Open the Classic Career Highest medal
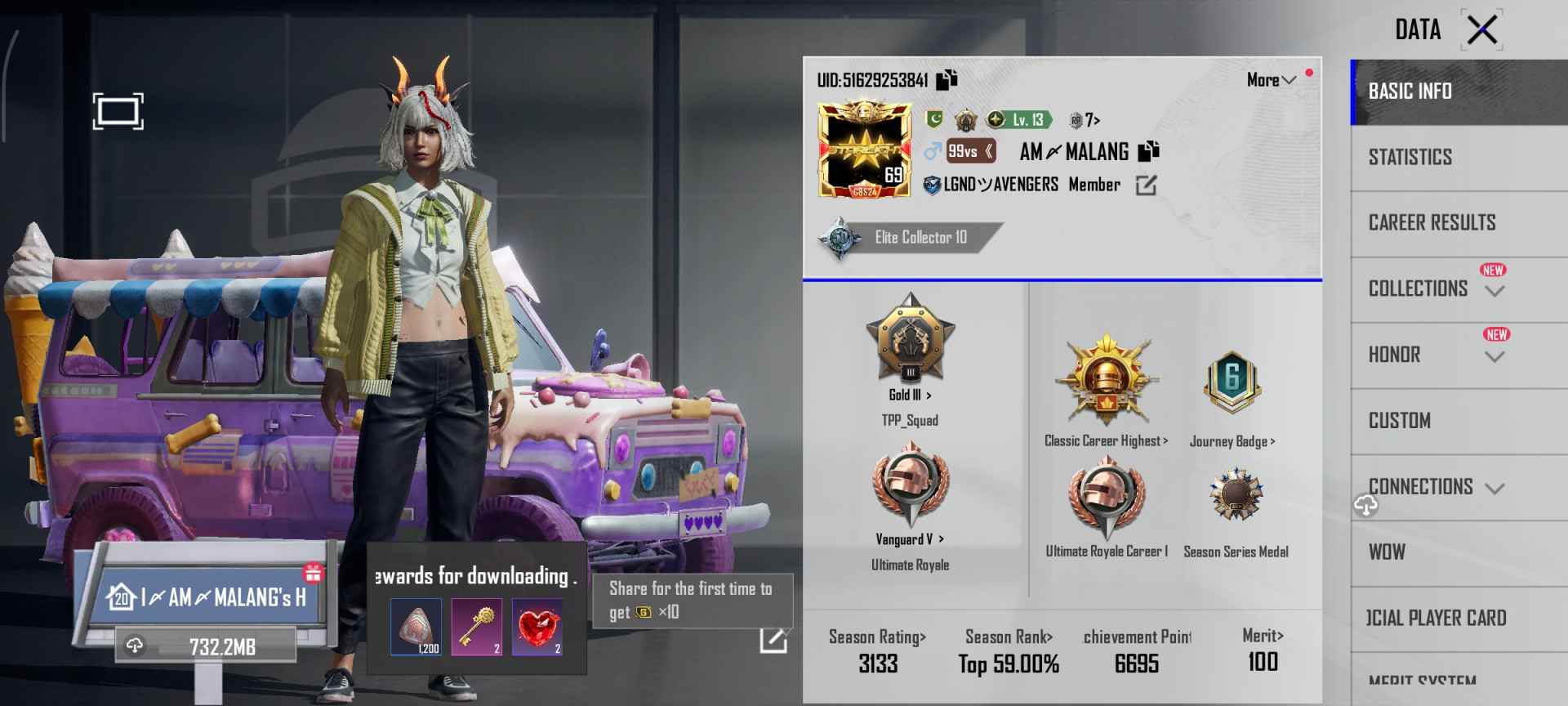The height and width of the screenshot is (706, 1568). (1107, 380)
